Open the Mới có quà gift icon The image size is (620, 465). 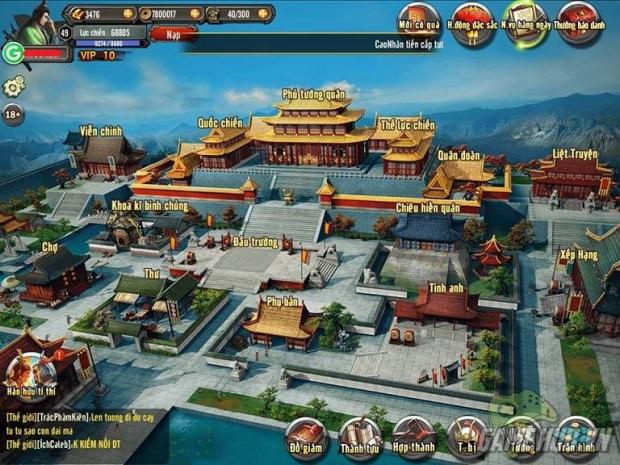click(x=417, y=21)
